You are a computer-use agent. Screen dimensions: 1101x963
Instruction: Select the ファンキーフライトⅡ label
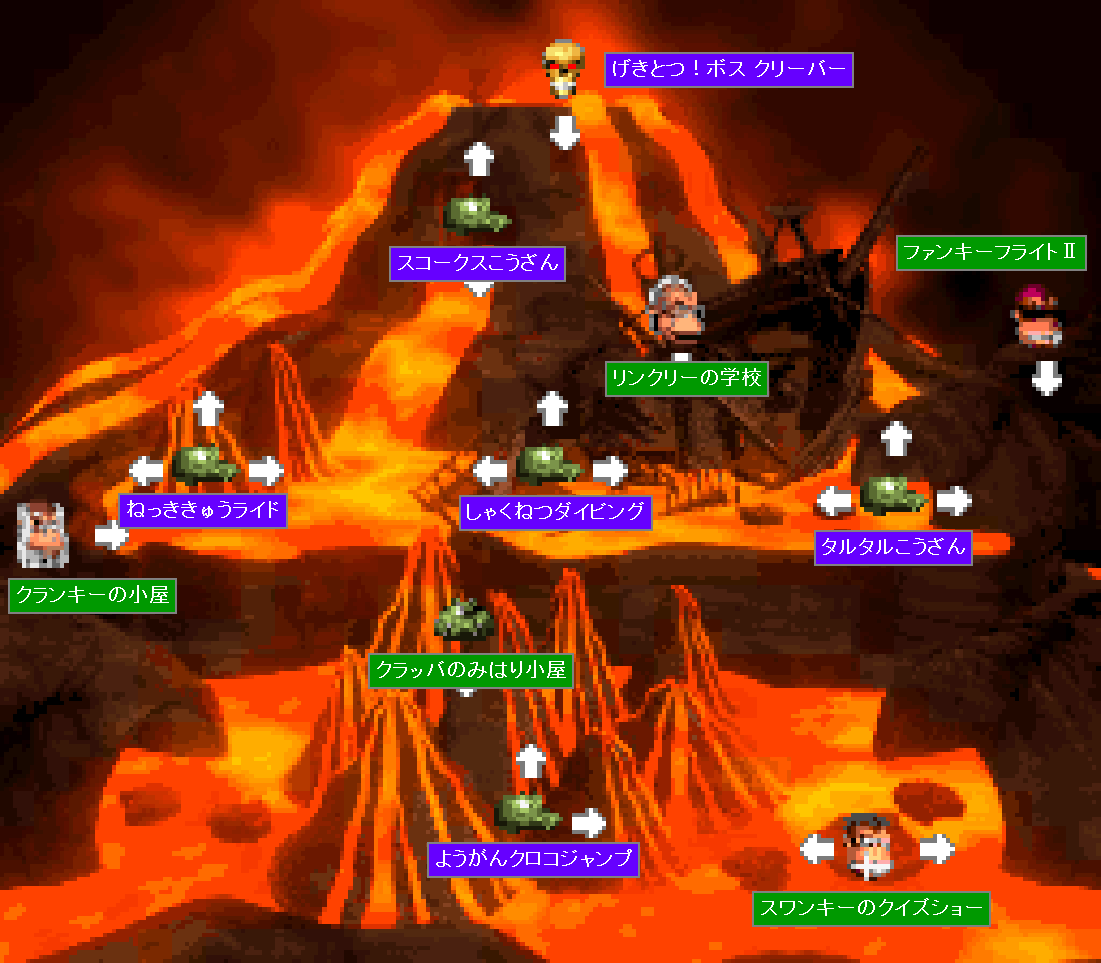click(x=990, y=253)
